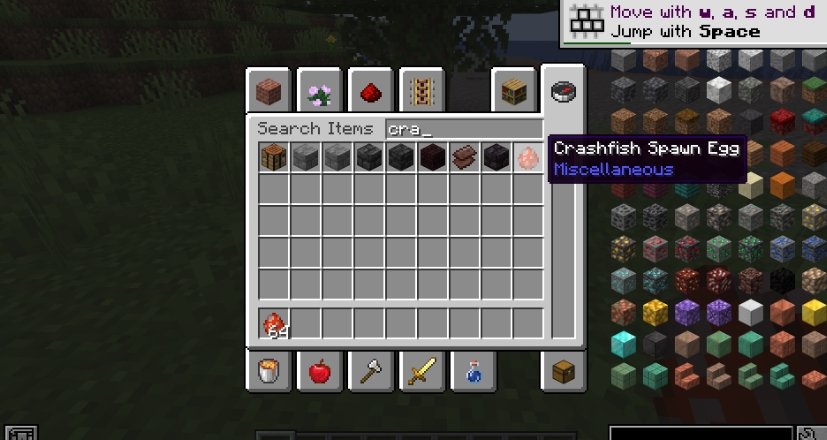The image size is (827, 440).
Task: Open the Survival Inventory chest tab
Action: [563, 372]
